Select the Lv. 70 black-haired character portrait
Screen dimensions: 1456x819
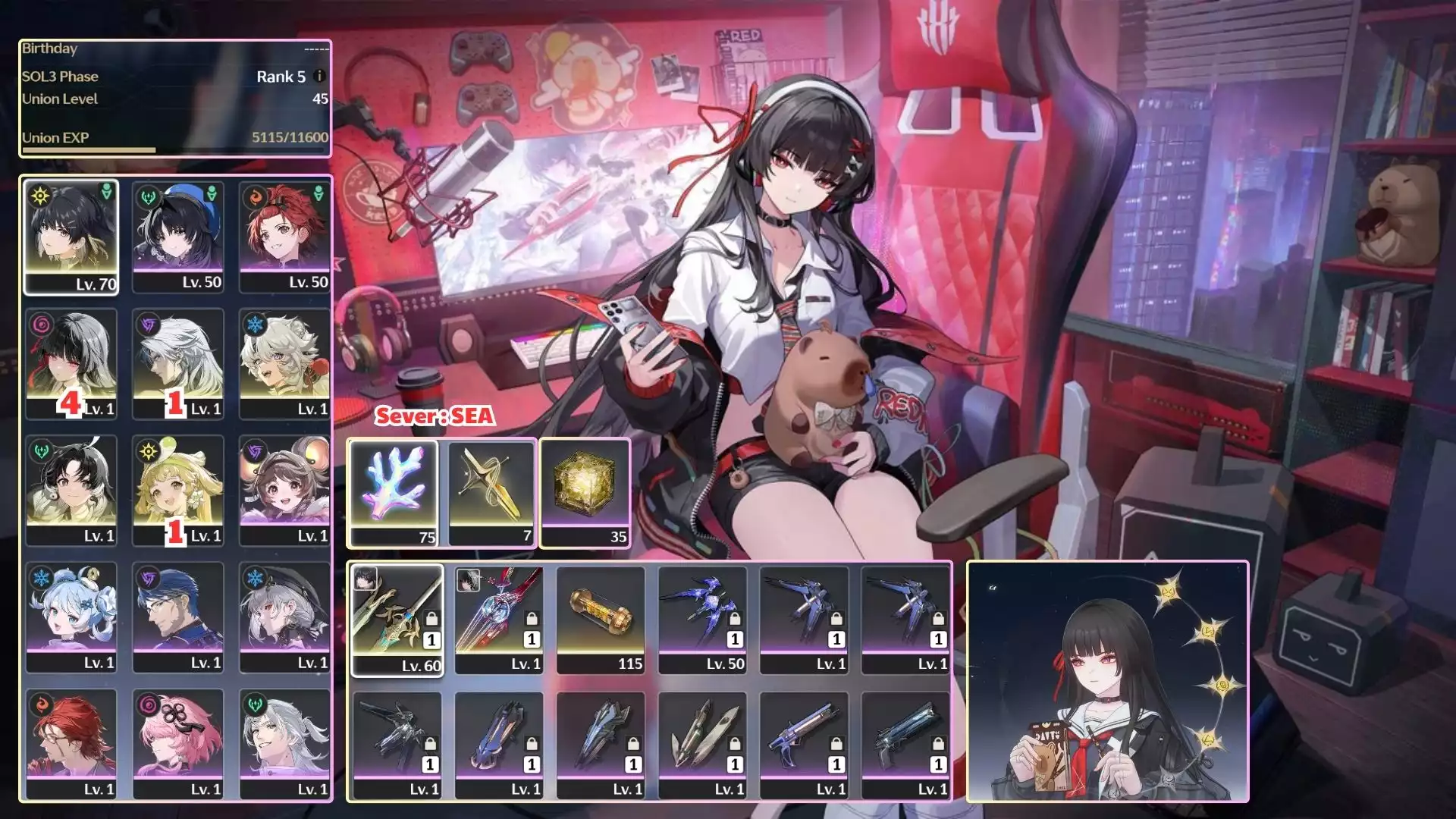71,237
